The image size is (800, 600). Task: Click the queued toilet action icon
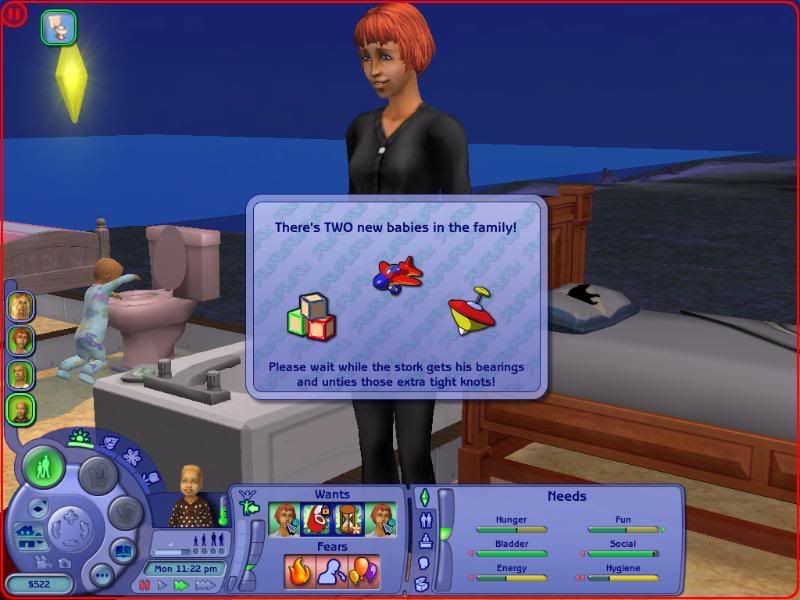coord(59,27)
